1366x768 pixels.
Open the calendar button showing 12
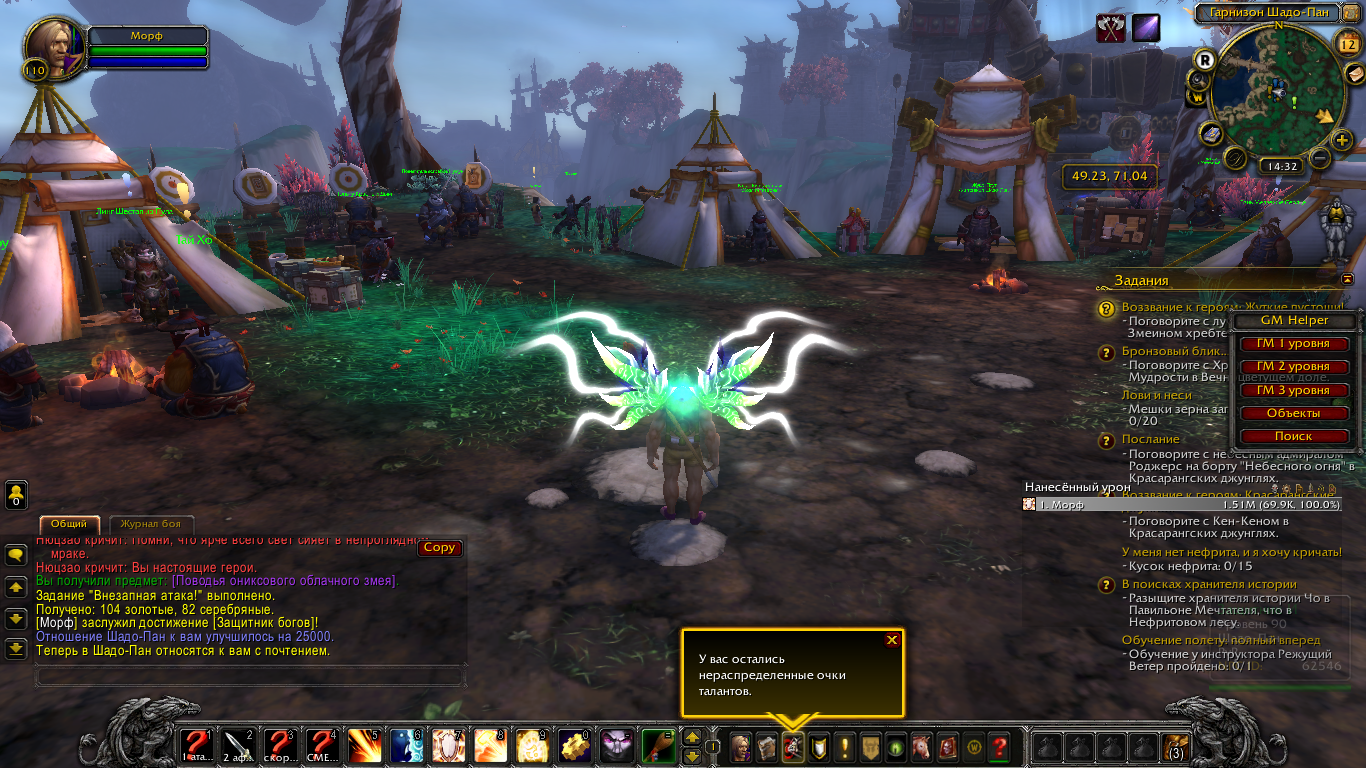pyautogui.click(x=1346, y=43)
